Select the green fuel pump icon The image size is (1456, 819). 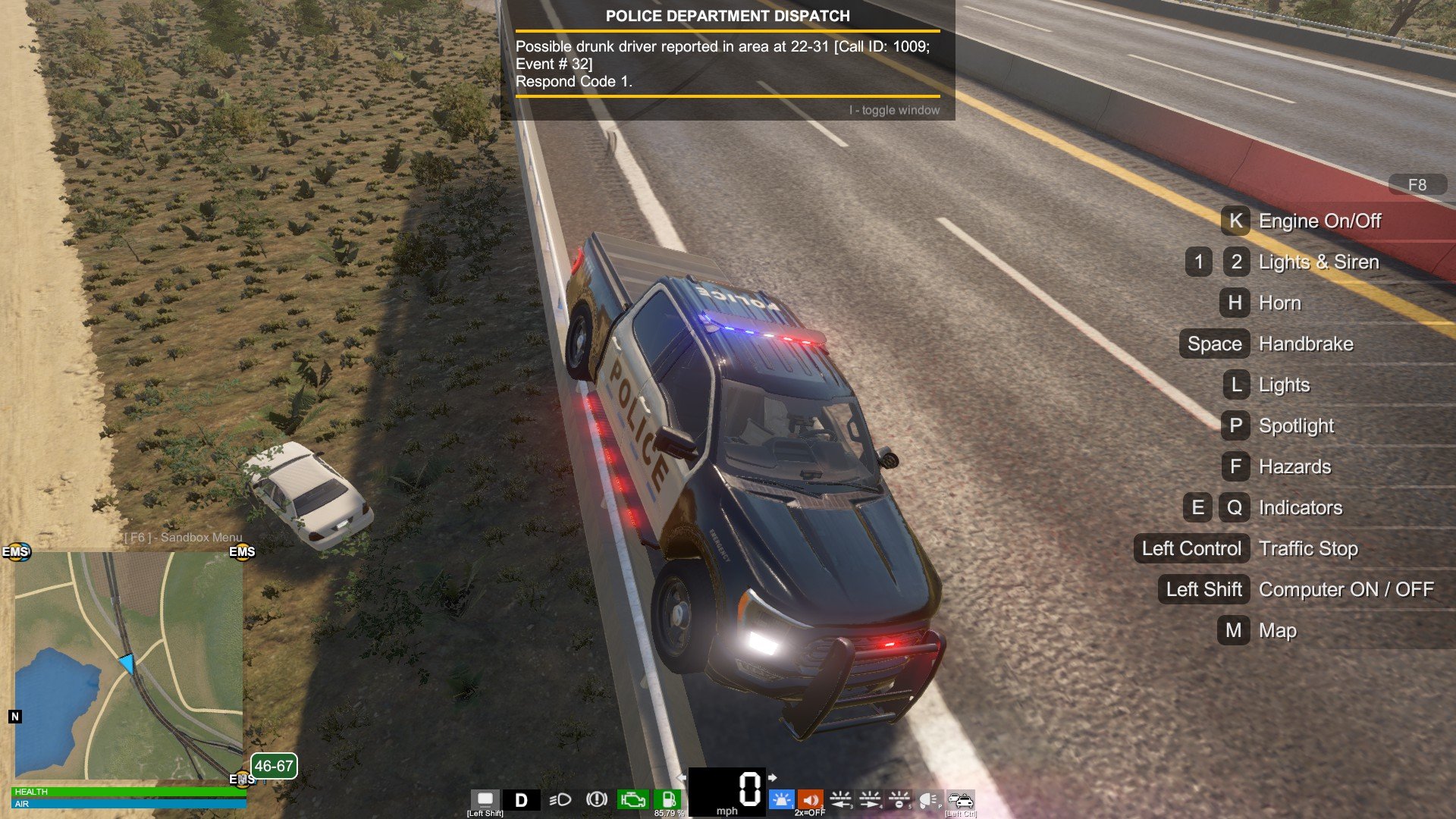click(x=669, y=799)
